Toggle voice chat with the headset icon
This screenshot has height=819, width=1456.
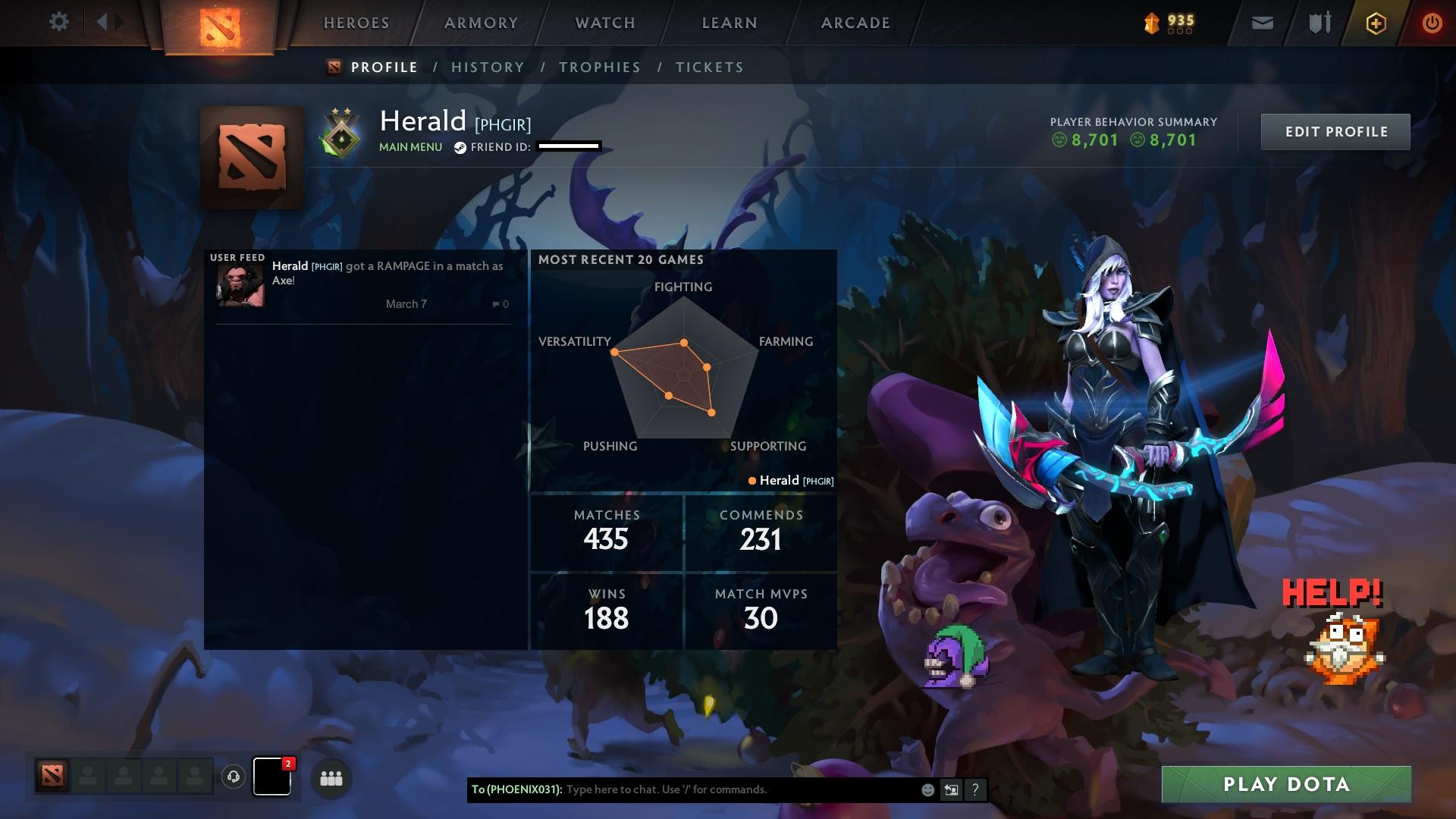233,777
